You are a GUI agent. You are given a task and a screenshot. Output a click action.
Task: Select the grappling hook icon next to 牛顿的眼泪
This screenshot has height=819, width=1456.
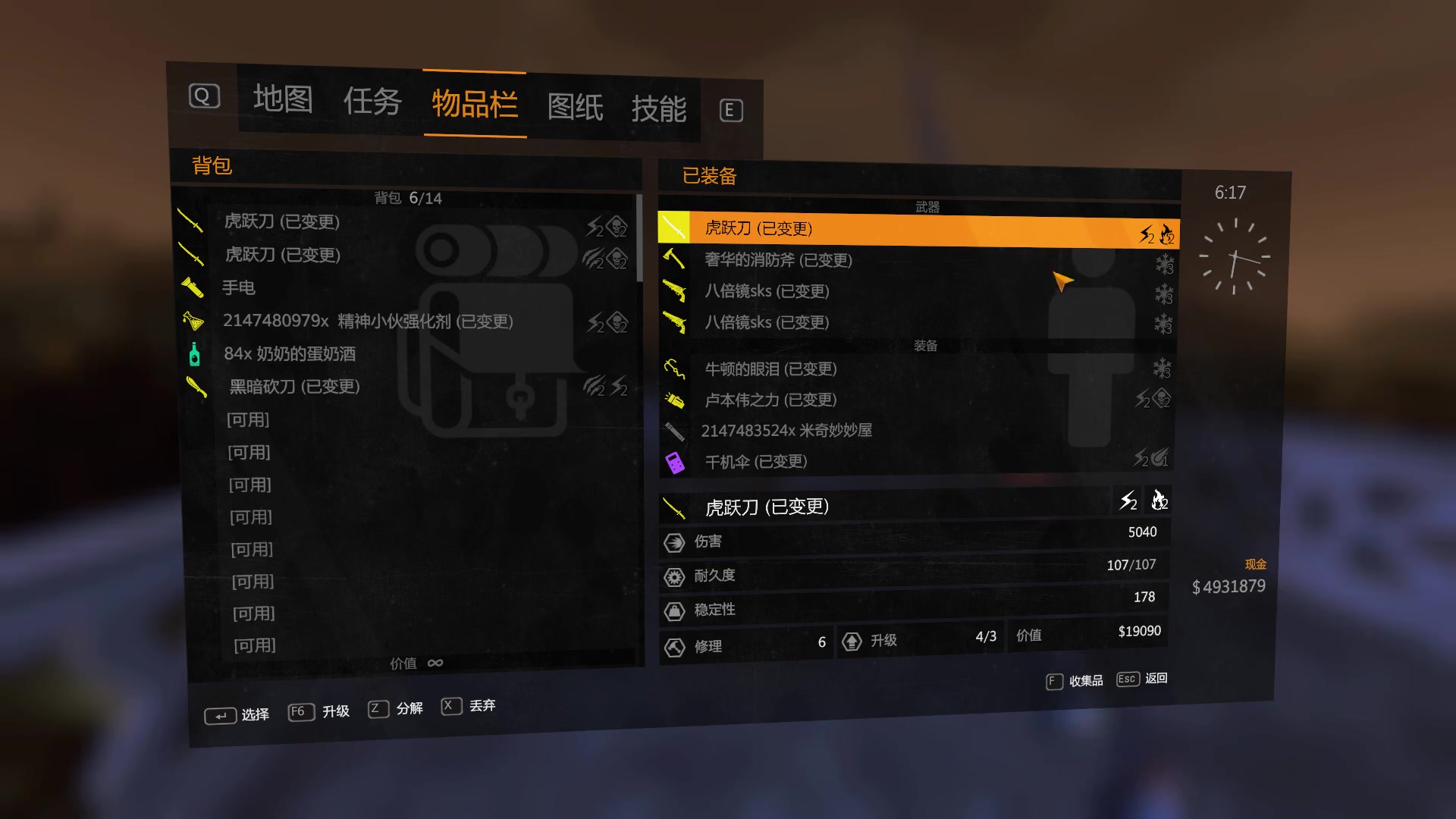(x=673, y=369)
